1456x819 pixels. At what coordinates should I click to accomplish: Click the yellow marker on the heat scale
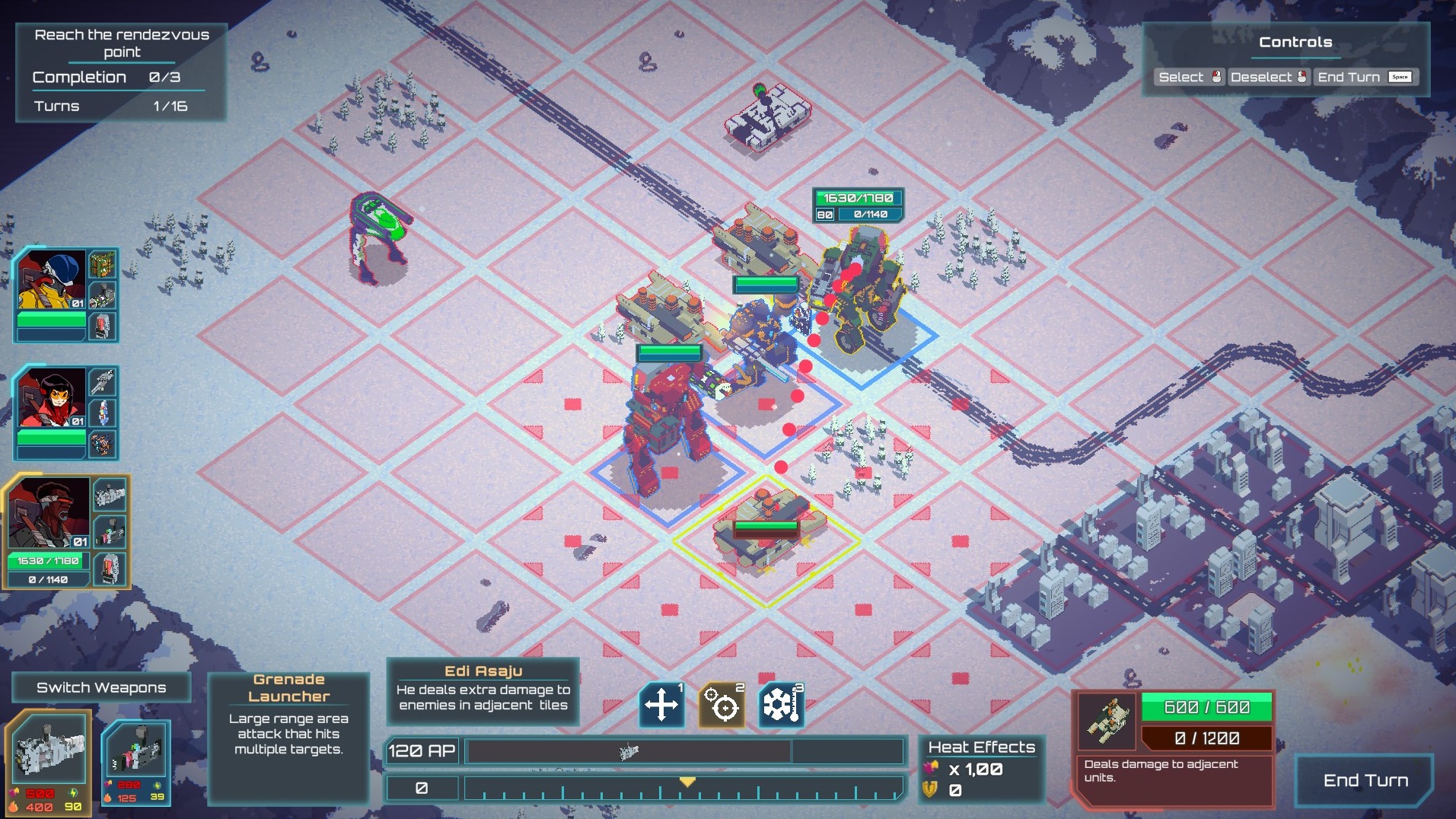[687, 781]
